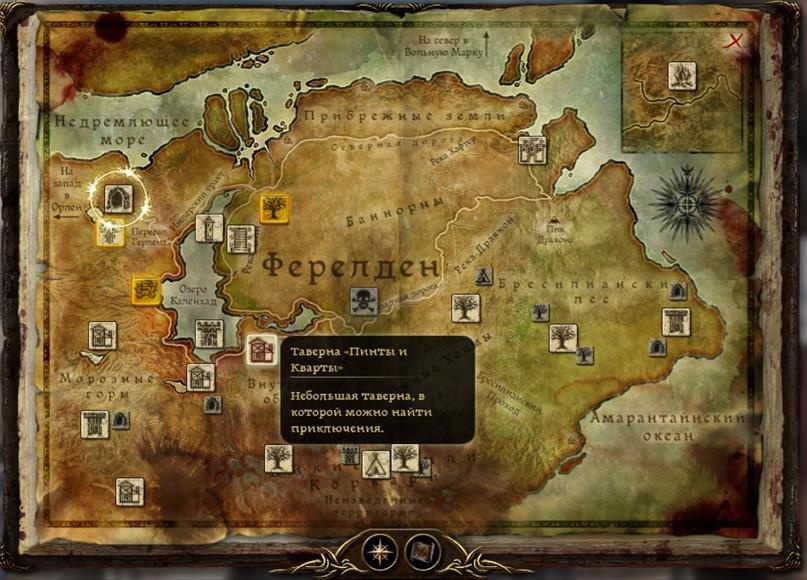
Task: Select the golden marker below the circled archway
Action: click(110, 233)
